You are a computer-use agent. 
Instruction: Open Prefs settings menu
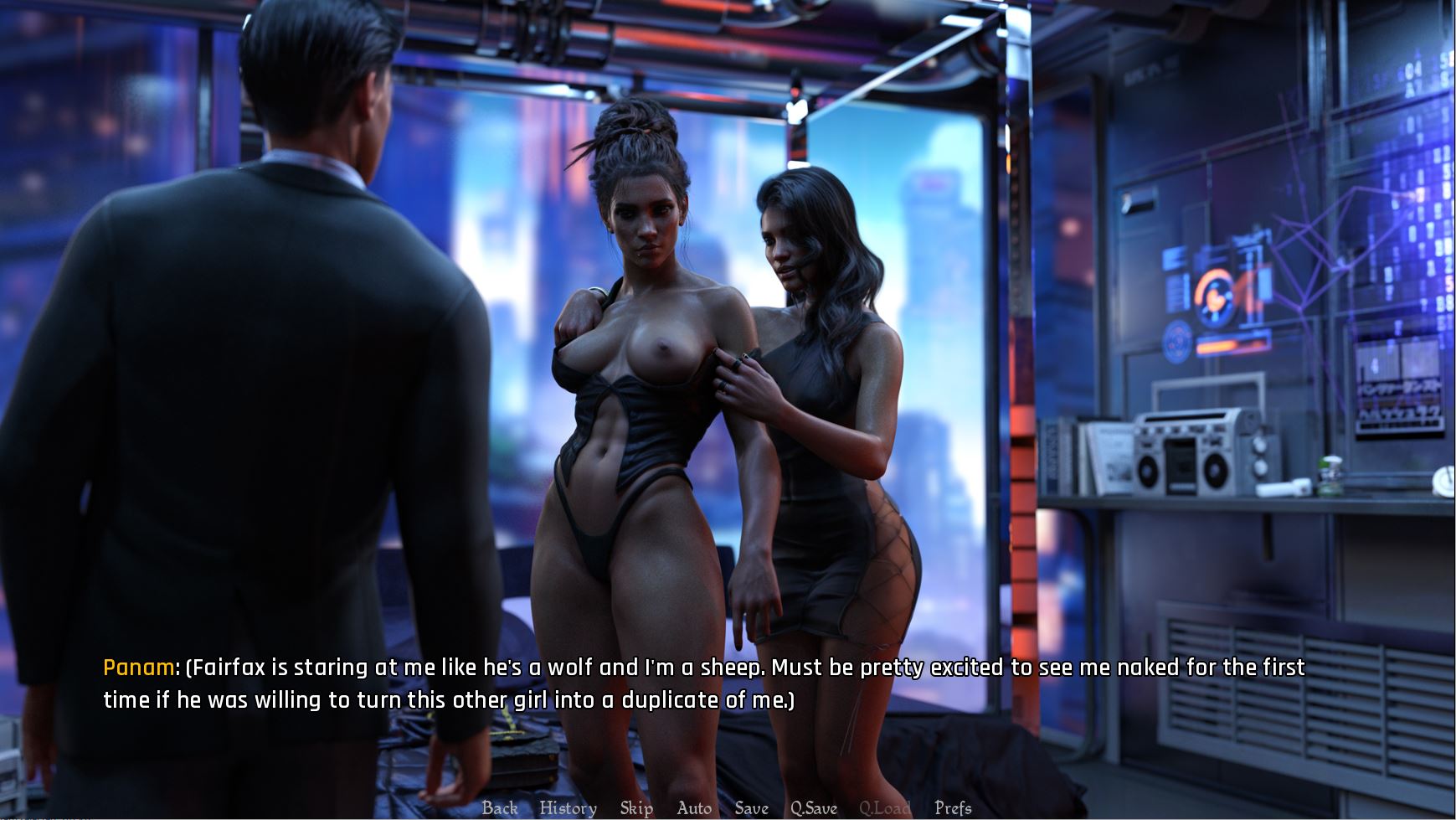953,808
